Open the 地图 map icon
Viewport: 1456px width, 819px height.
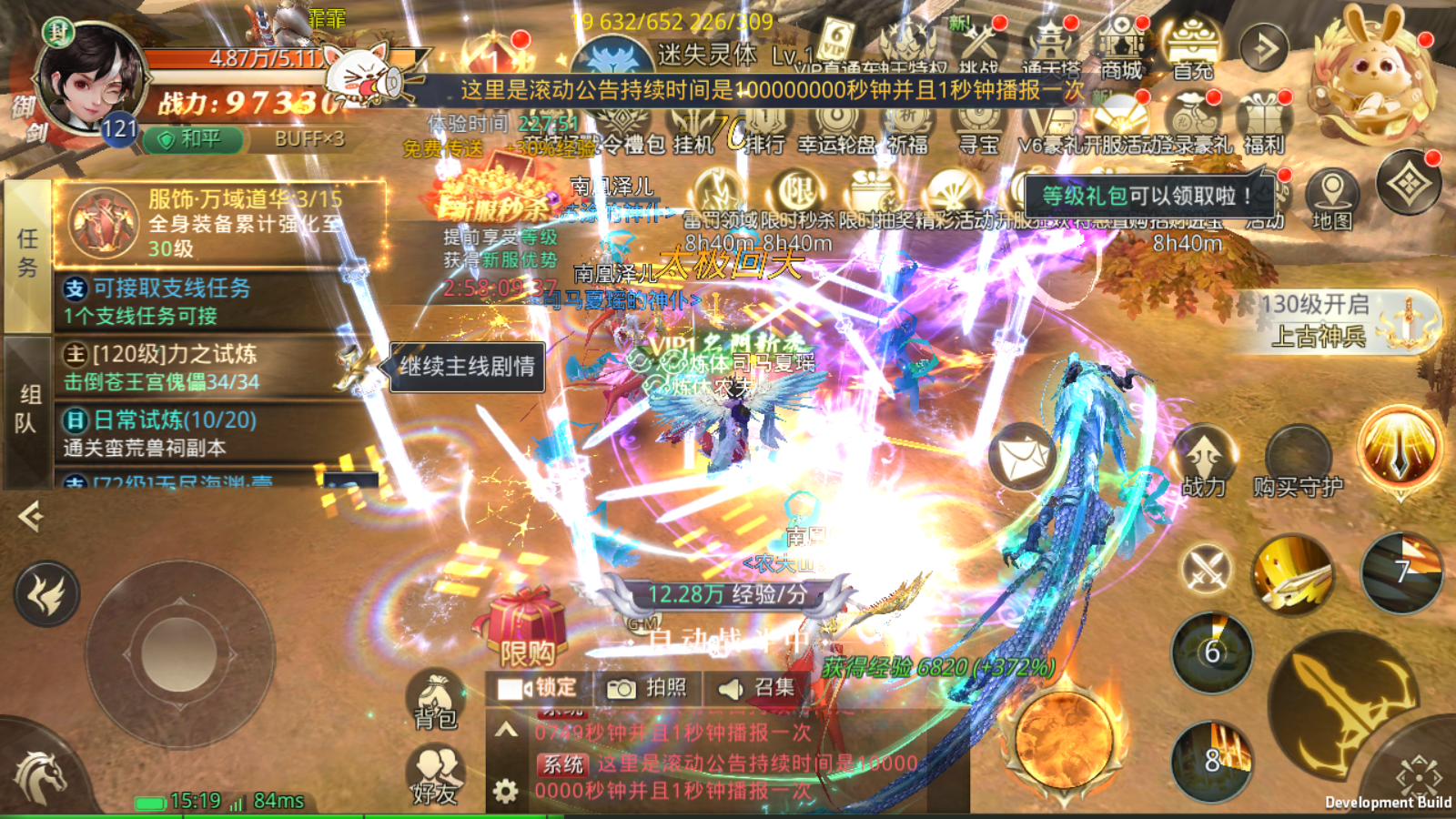[x=1331, y=200]
